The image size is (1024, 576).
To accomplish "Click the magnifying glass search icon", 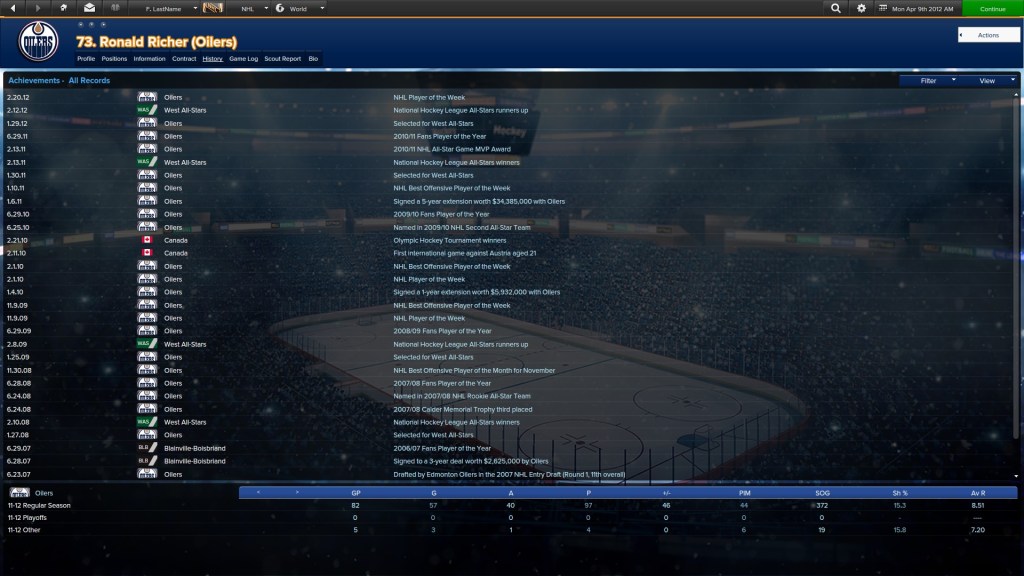I will coord(836,8).
